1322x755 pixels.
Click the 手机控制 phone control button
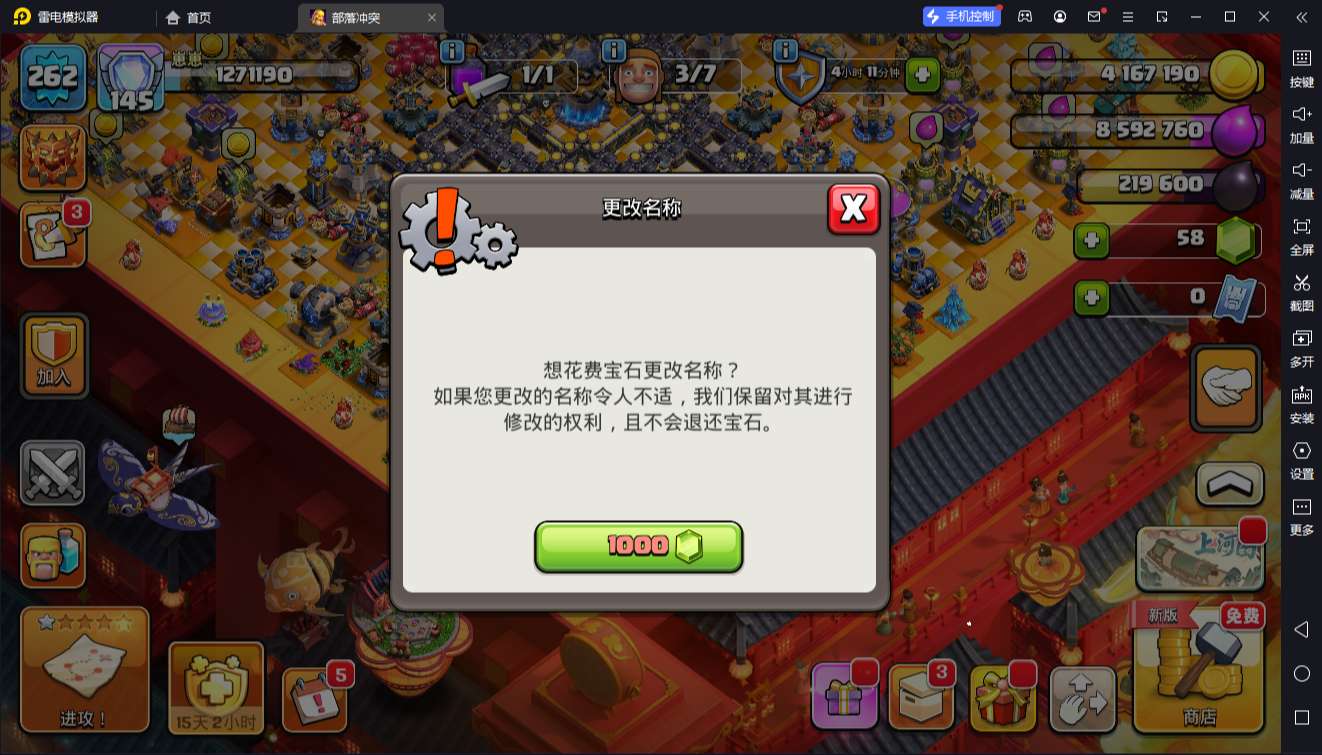tap(961, 16)
